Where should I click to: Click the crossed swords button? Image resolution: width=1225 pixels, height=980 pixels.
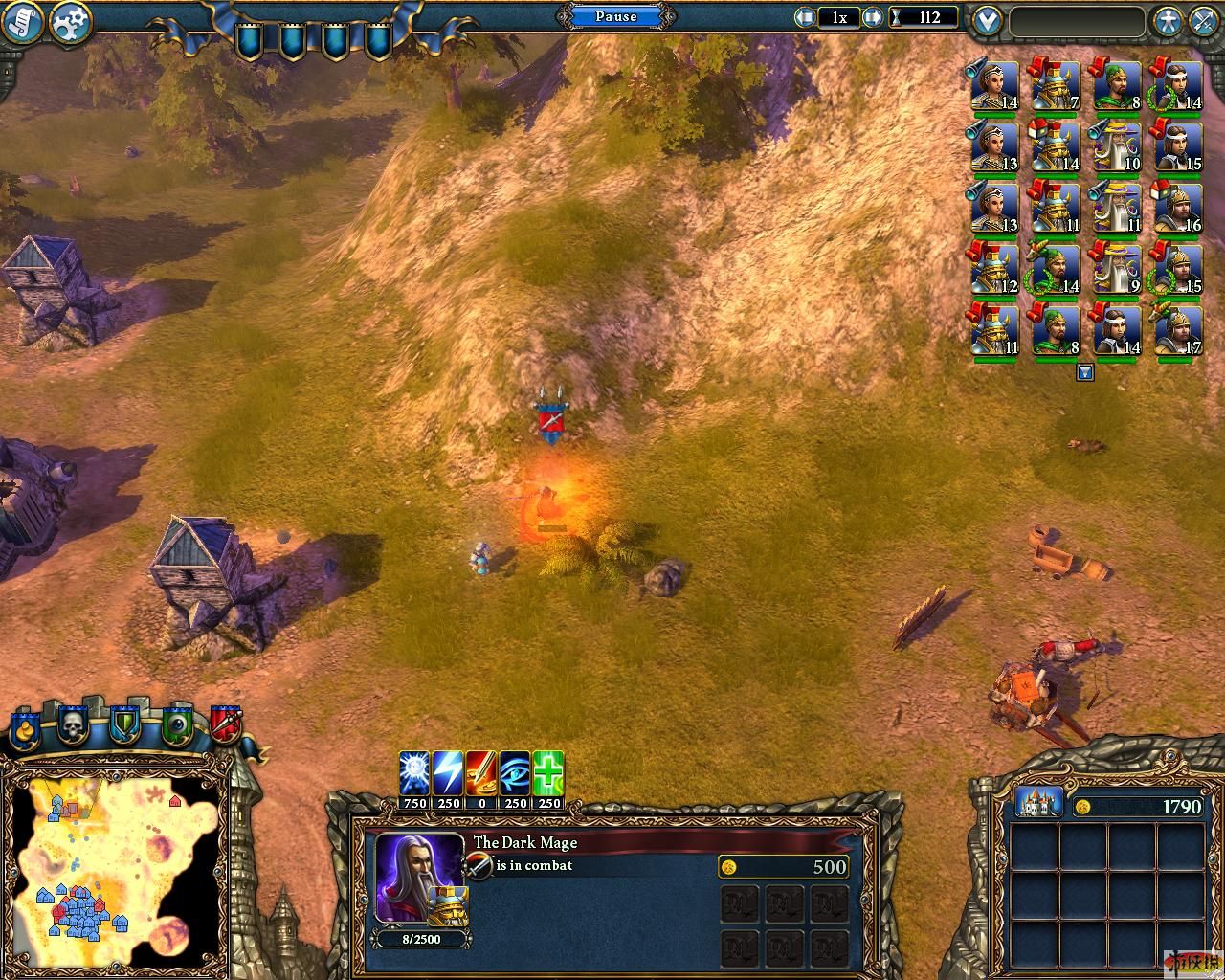[1204, 21]
